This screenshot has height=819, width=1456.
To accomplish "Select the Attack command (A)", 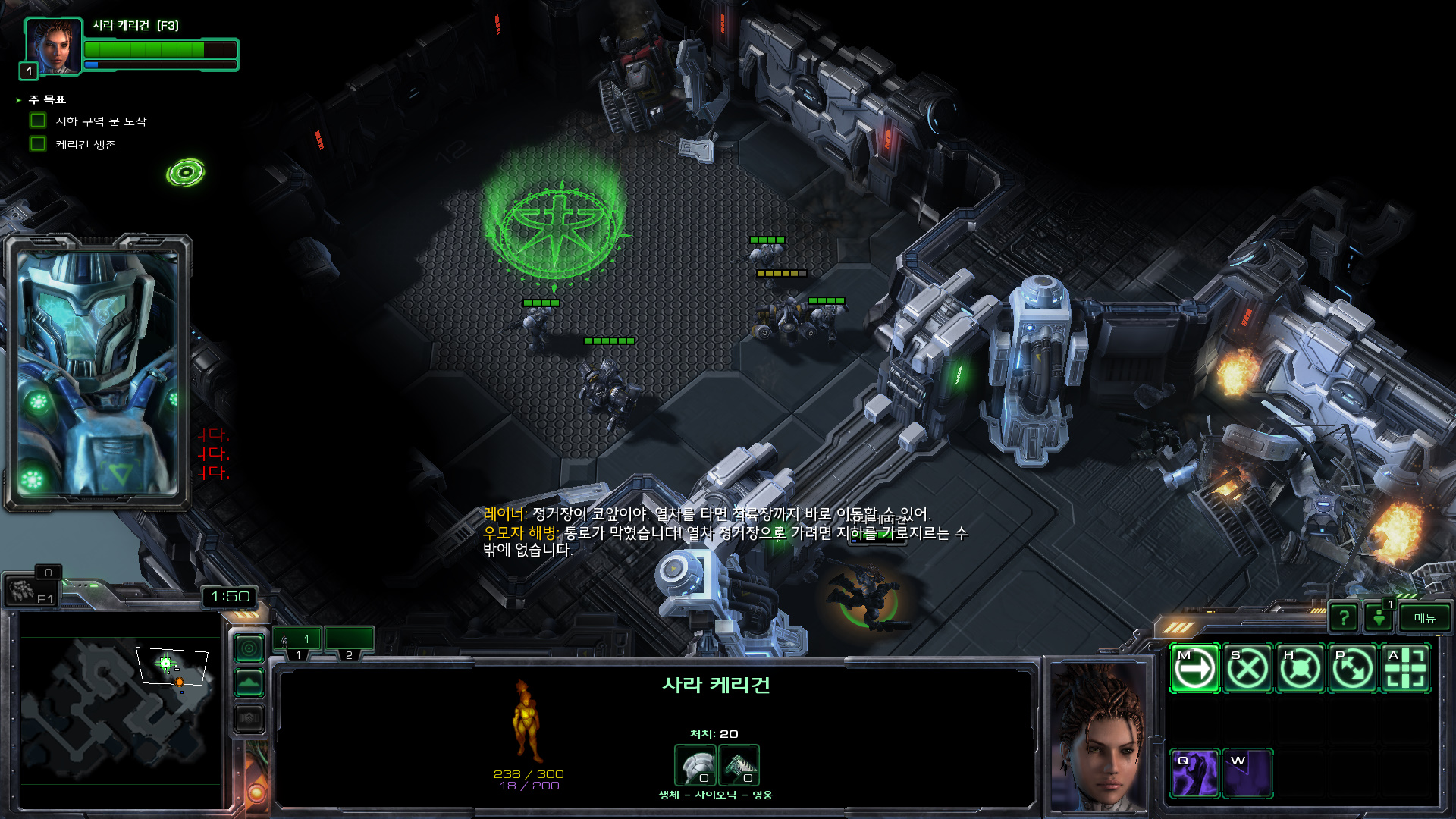I will (x=1406, y=669).
